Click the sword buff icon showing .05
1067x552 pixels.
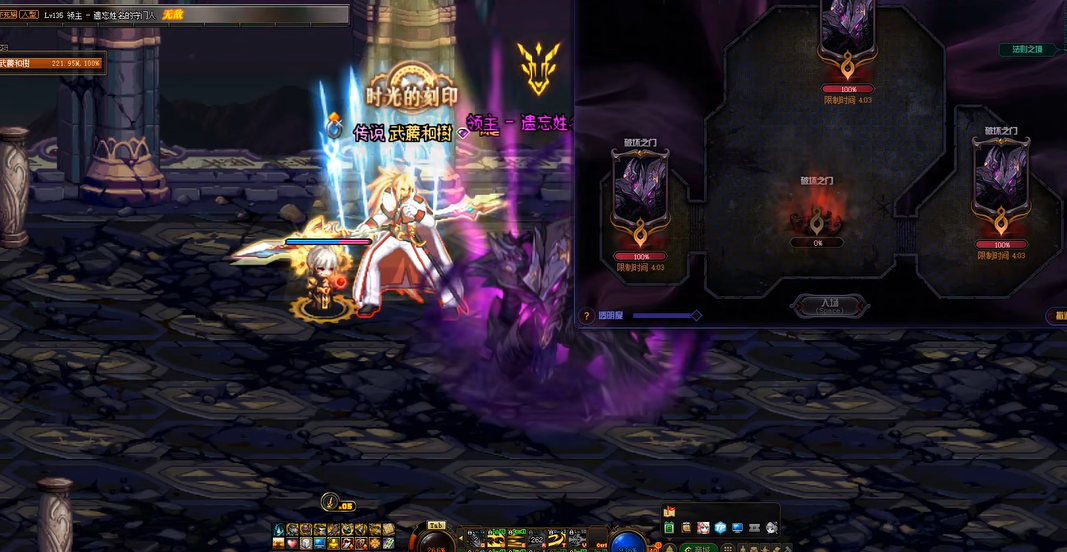[331, 502]
